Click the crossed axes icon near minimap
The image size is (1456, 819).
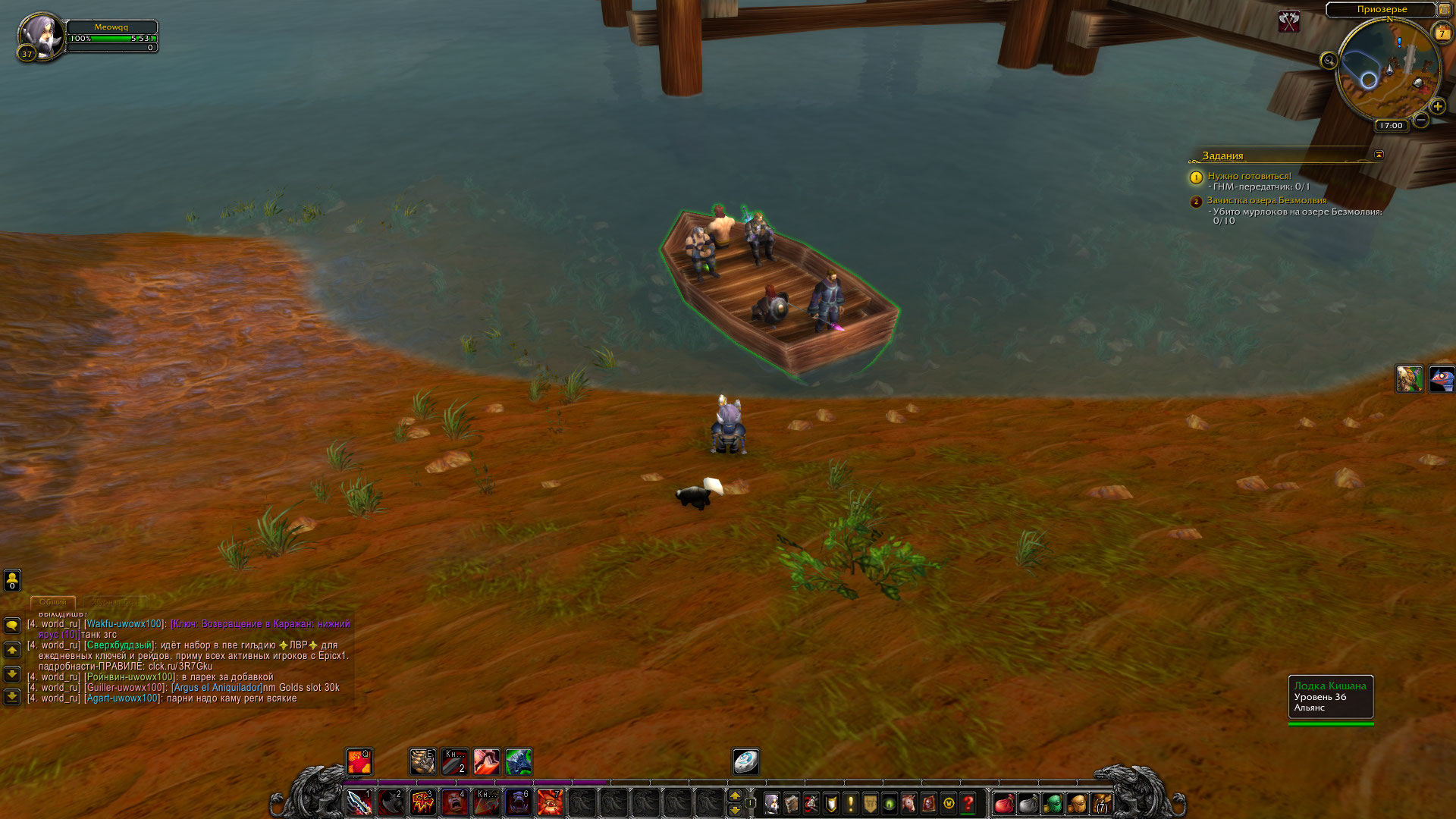tap(1289, 21)
